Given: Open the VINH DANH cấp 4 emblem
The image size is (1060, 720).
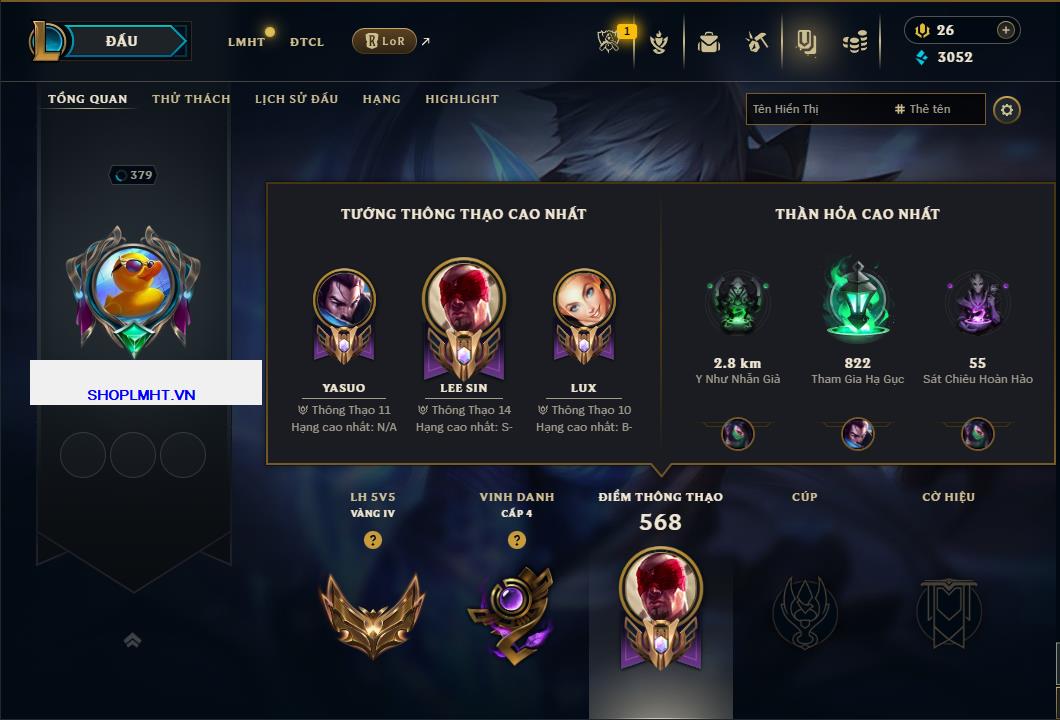Looking at the screenshot, I should point(511,612).
